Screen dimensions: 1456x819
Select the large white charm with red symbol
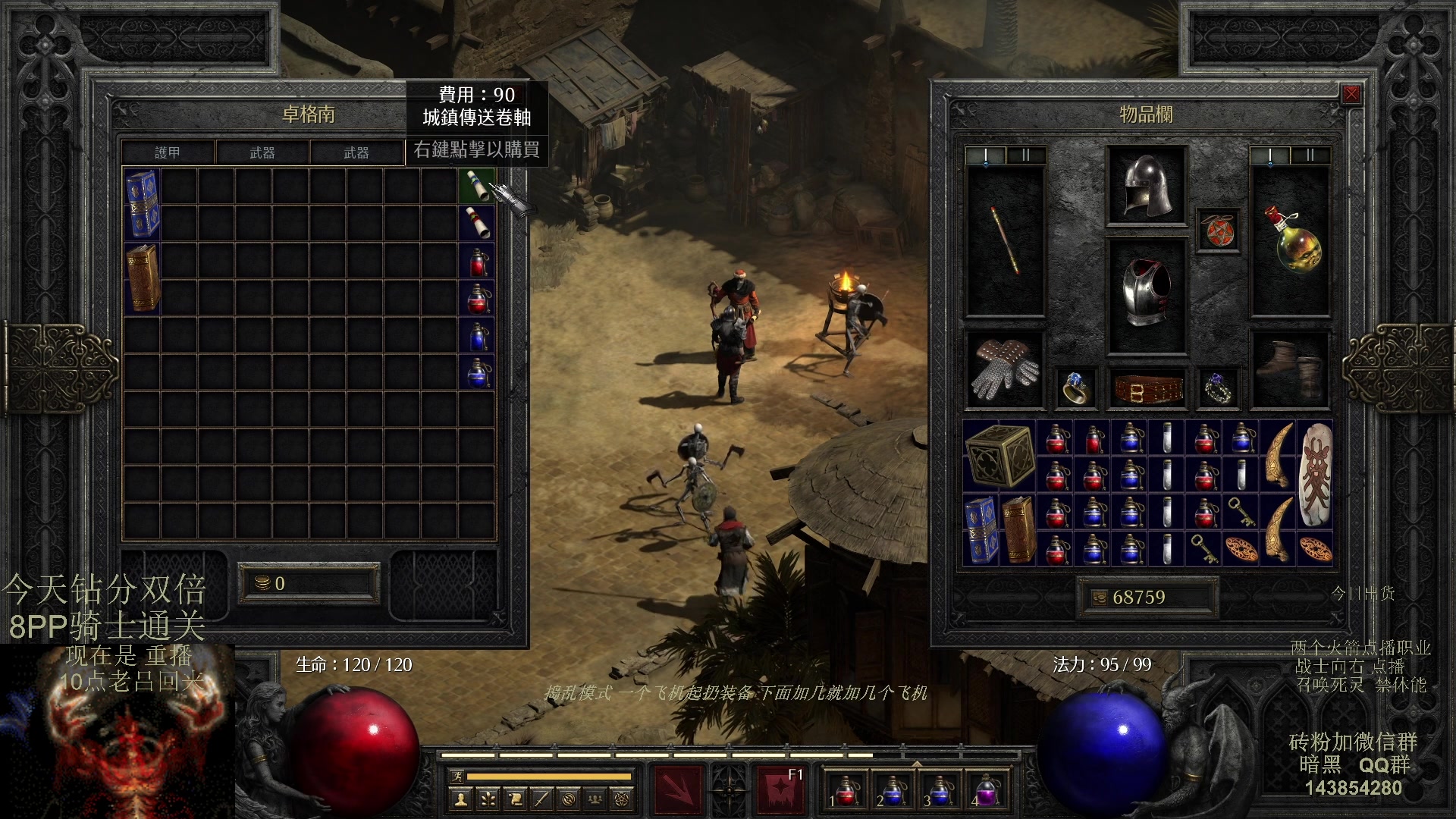1315,475
